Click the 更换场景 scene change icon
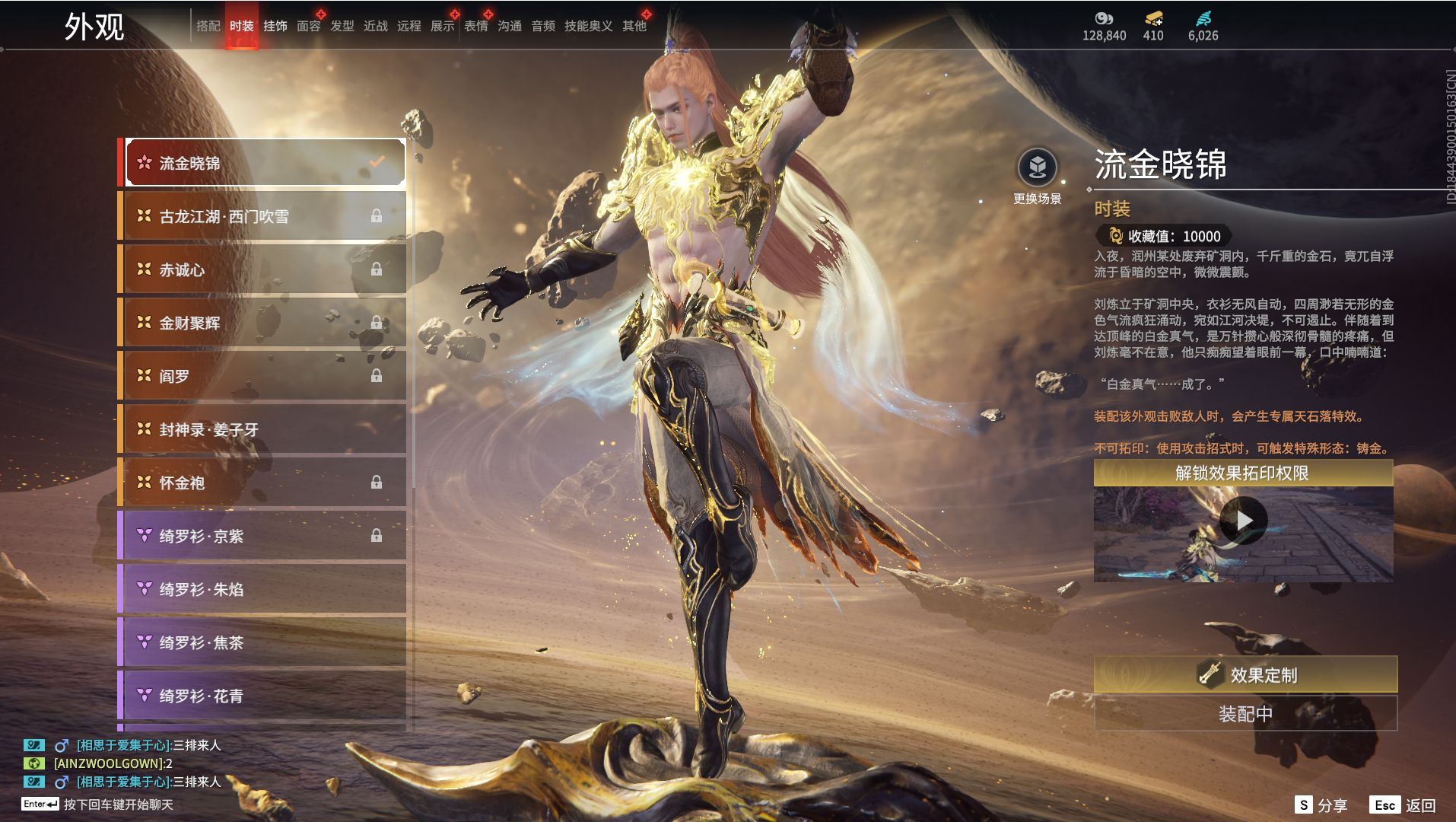The width and height of the screenshot is (1456, 822). 1037,167
